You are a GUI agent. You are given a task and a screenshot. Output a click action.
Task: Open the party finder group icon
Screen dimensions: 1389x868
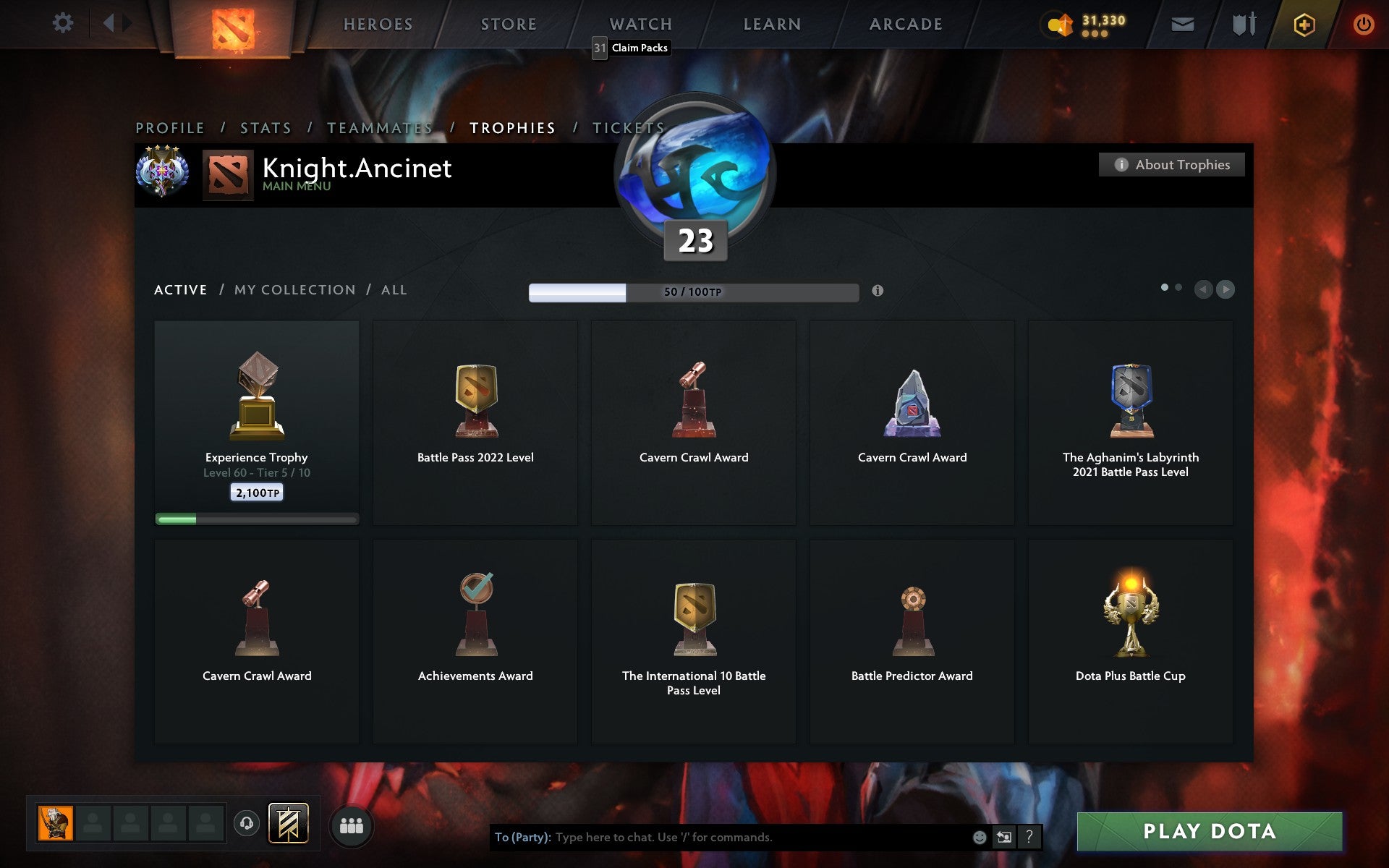tap(352, 824)
